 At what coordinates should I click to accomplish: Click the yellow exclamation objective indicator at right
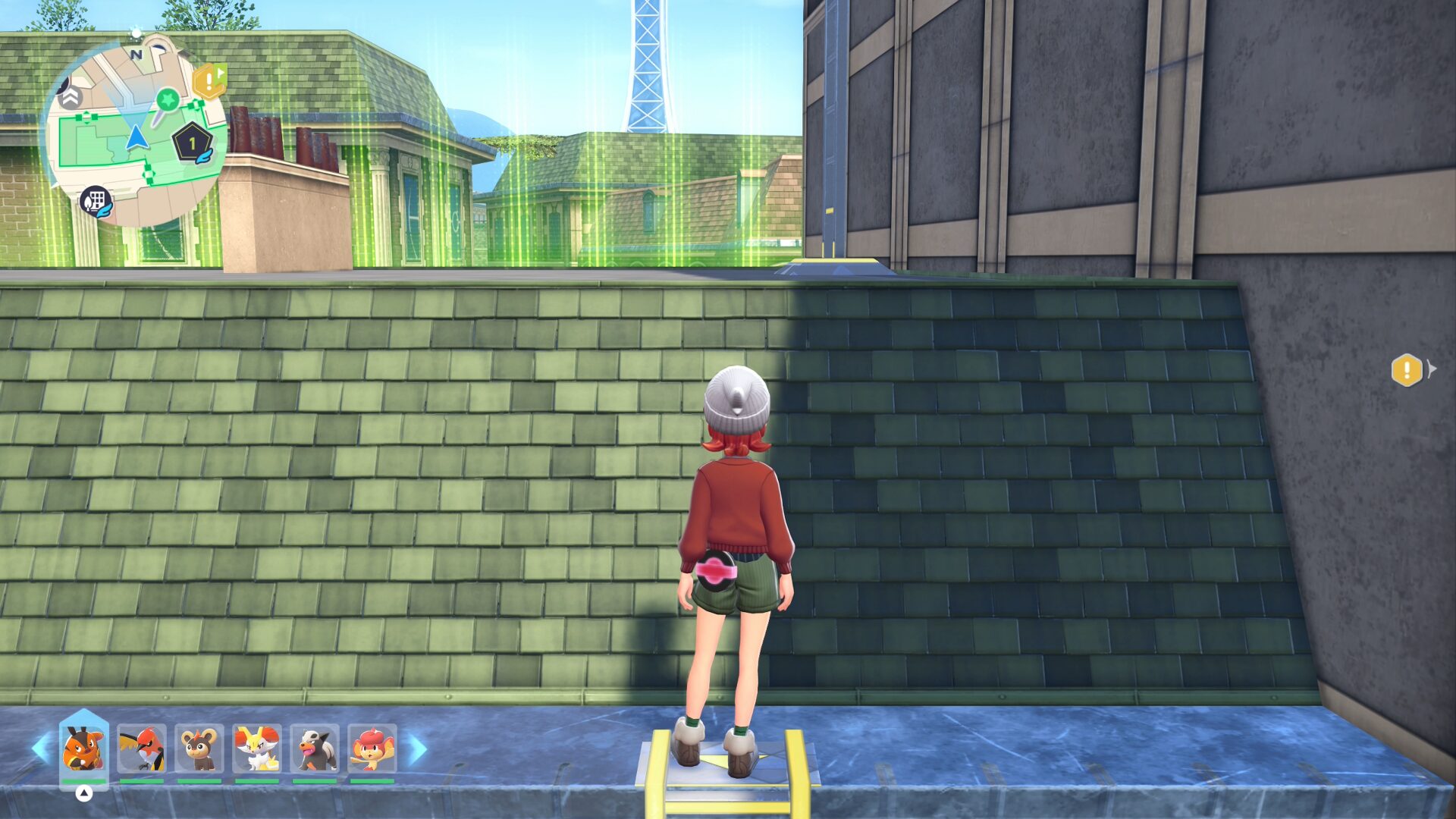1407,370
